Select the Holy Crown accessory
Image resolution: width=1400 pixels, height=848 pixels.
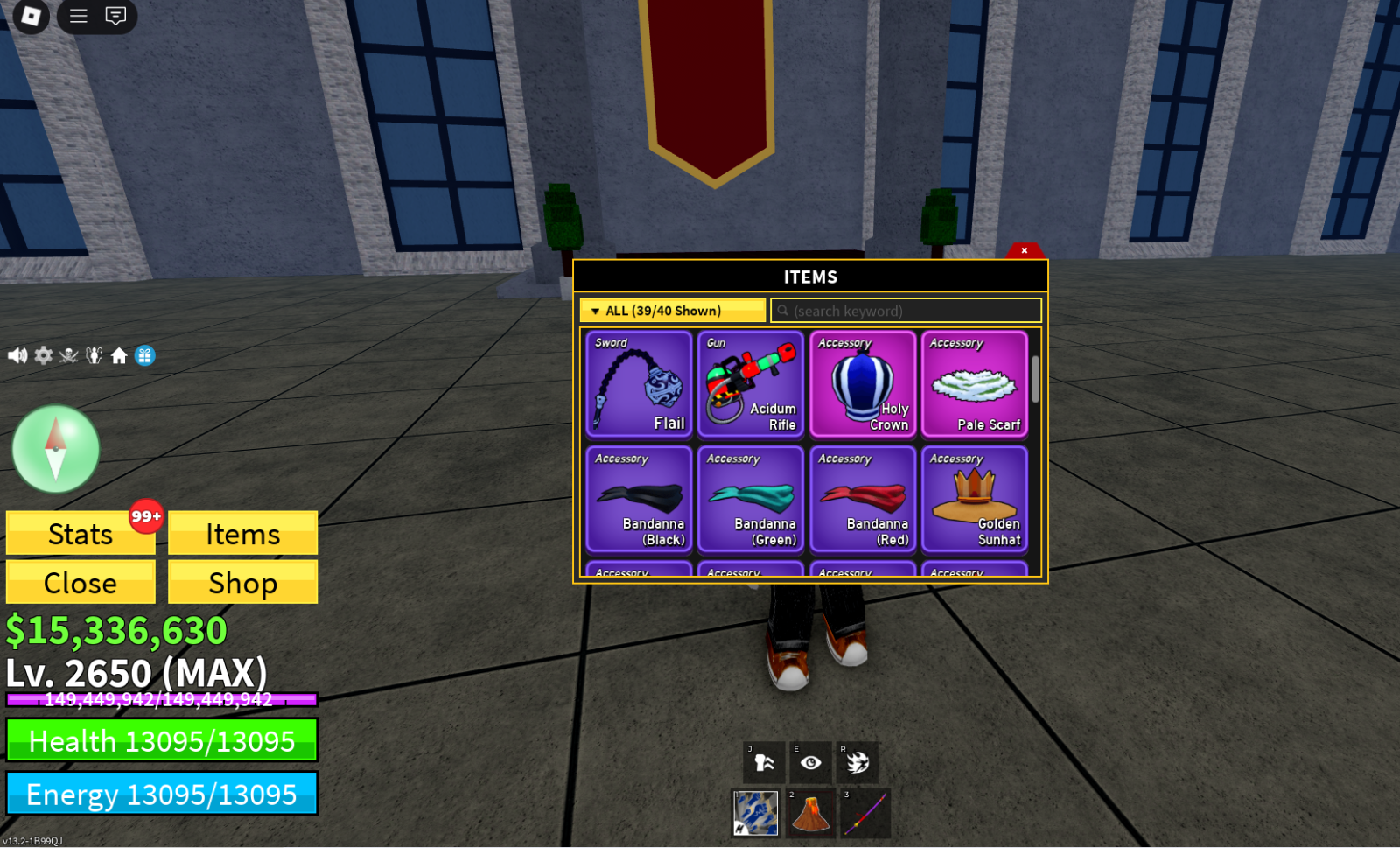click(863, 385)
